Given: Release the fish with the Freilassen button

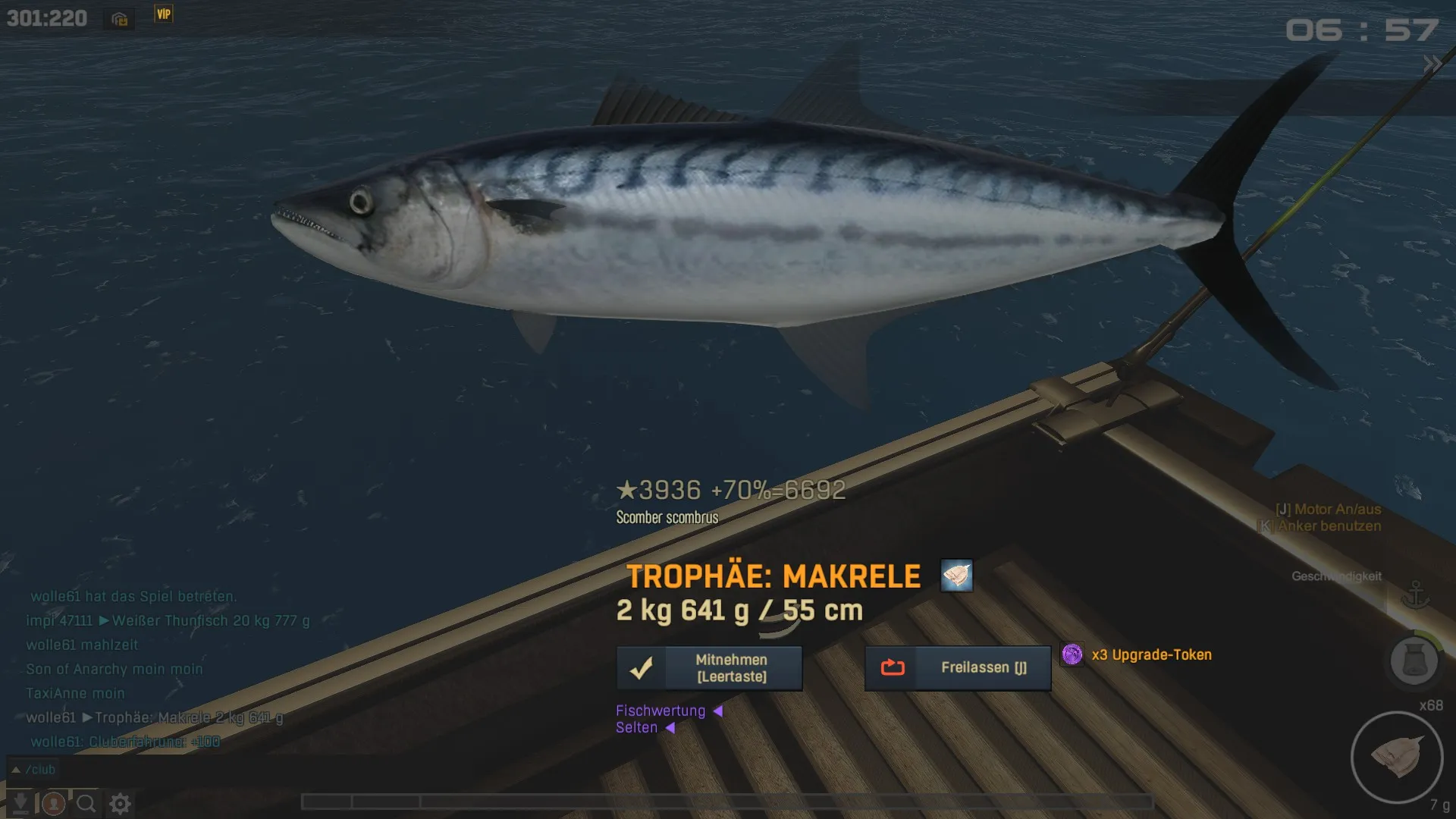Looking at the screenshot, I should [958, 668].
